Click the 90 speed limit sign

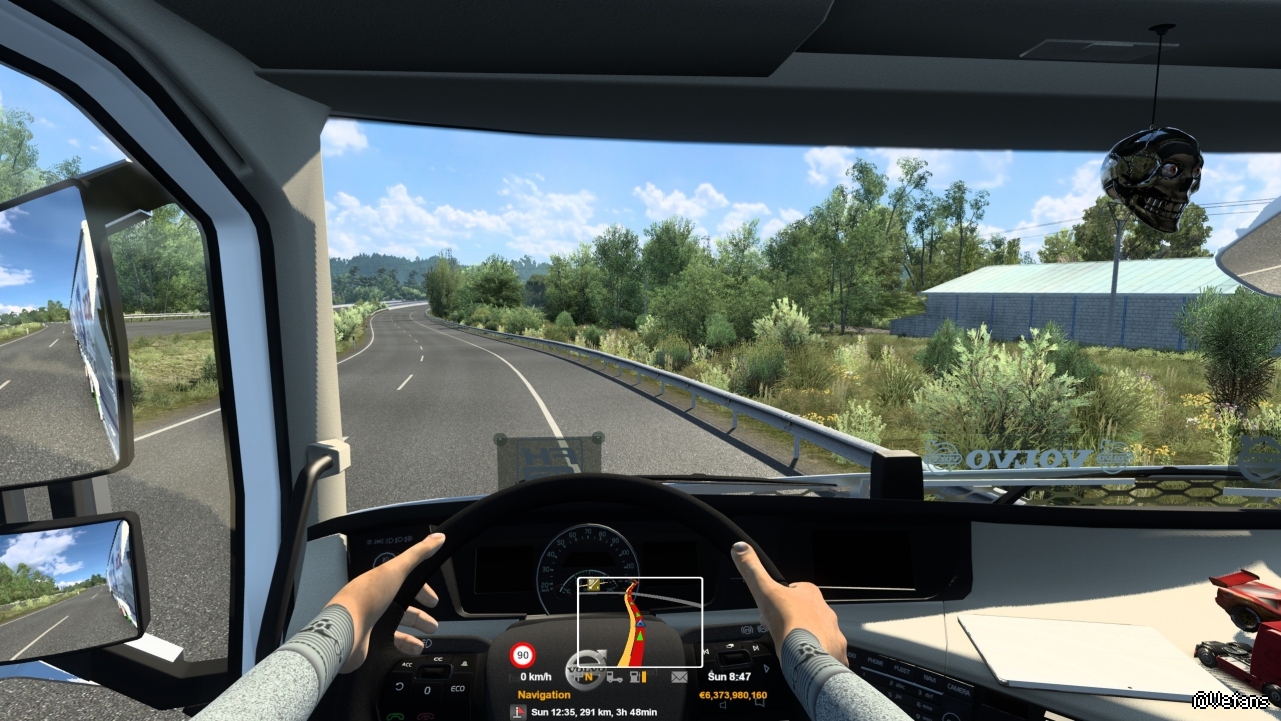[522, 656]
